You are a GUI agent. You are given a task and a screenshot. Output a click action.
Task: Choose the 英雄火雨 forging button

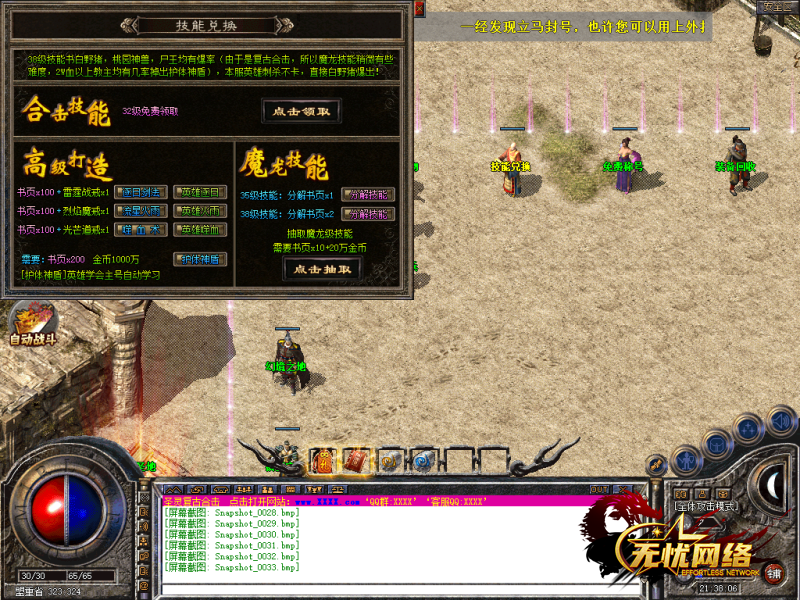coord(202,211)
